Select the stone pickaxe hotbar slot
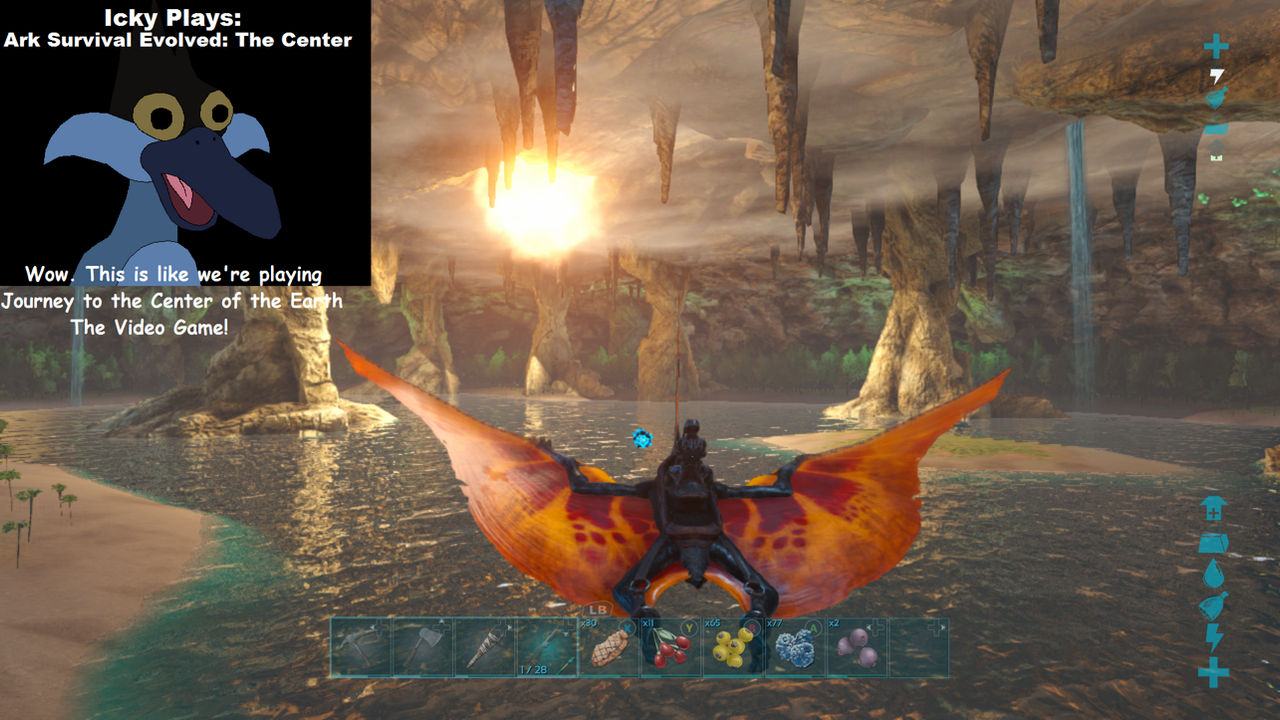This screenshot has width=1280, height=720. pyautogui.click(x=361, y=647)
